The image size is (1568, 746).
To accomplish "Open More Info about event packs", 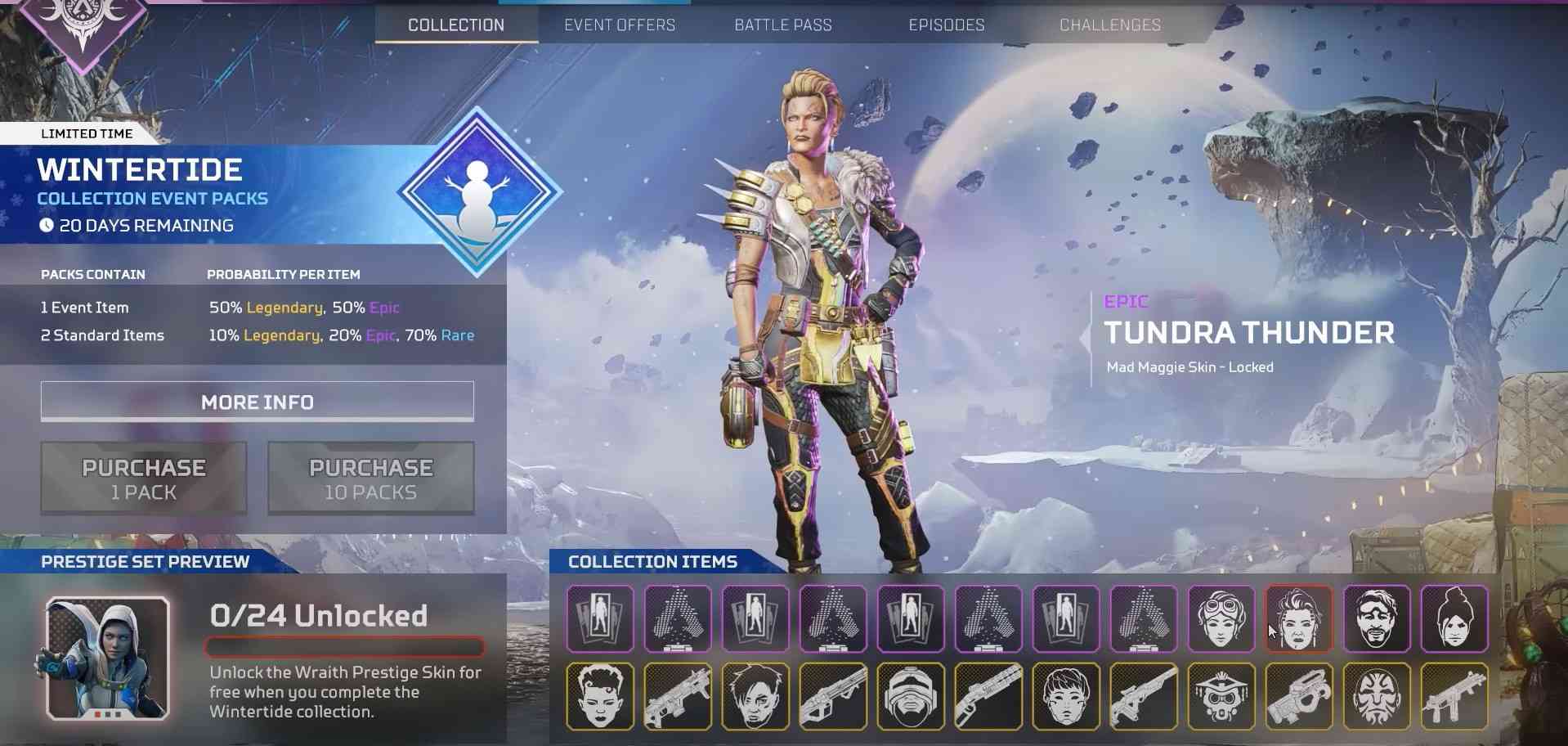I will point(258,402).
